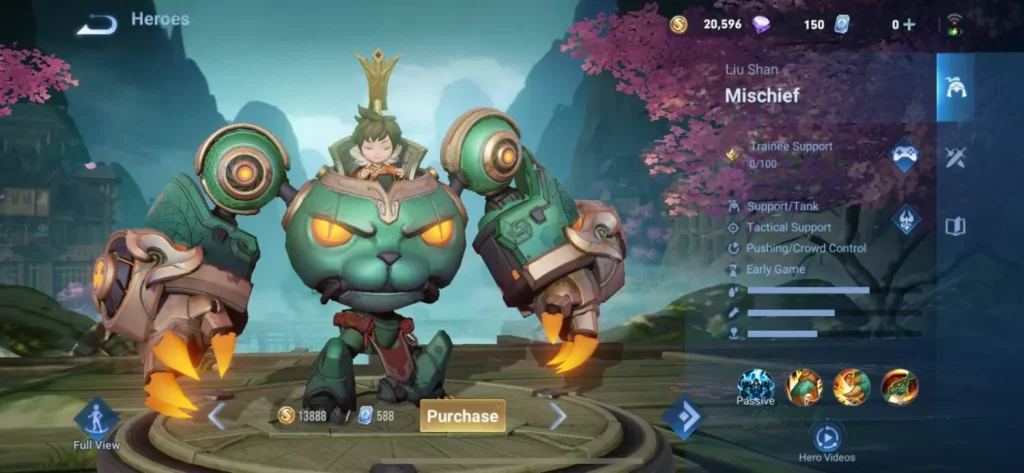Image resolution: width=1024 pixels, height=473 pixels.
Task: Play Hero Videos
Action: tap(827, 437)
